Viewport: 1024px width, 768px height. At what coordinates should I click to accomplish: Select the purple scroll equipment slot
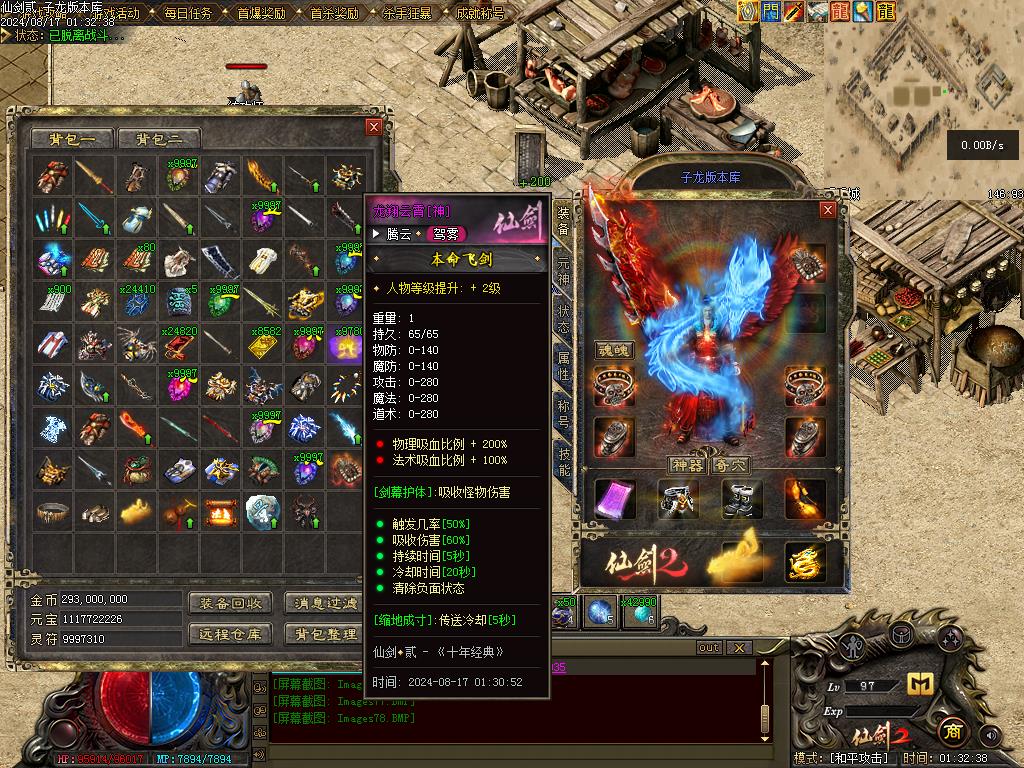[x=614, y=499]
